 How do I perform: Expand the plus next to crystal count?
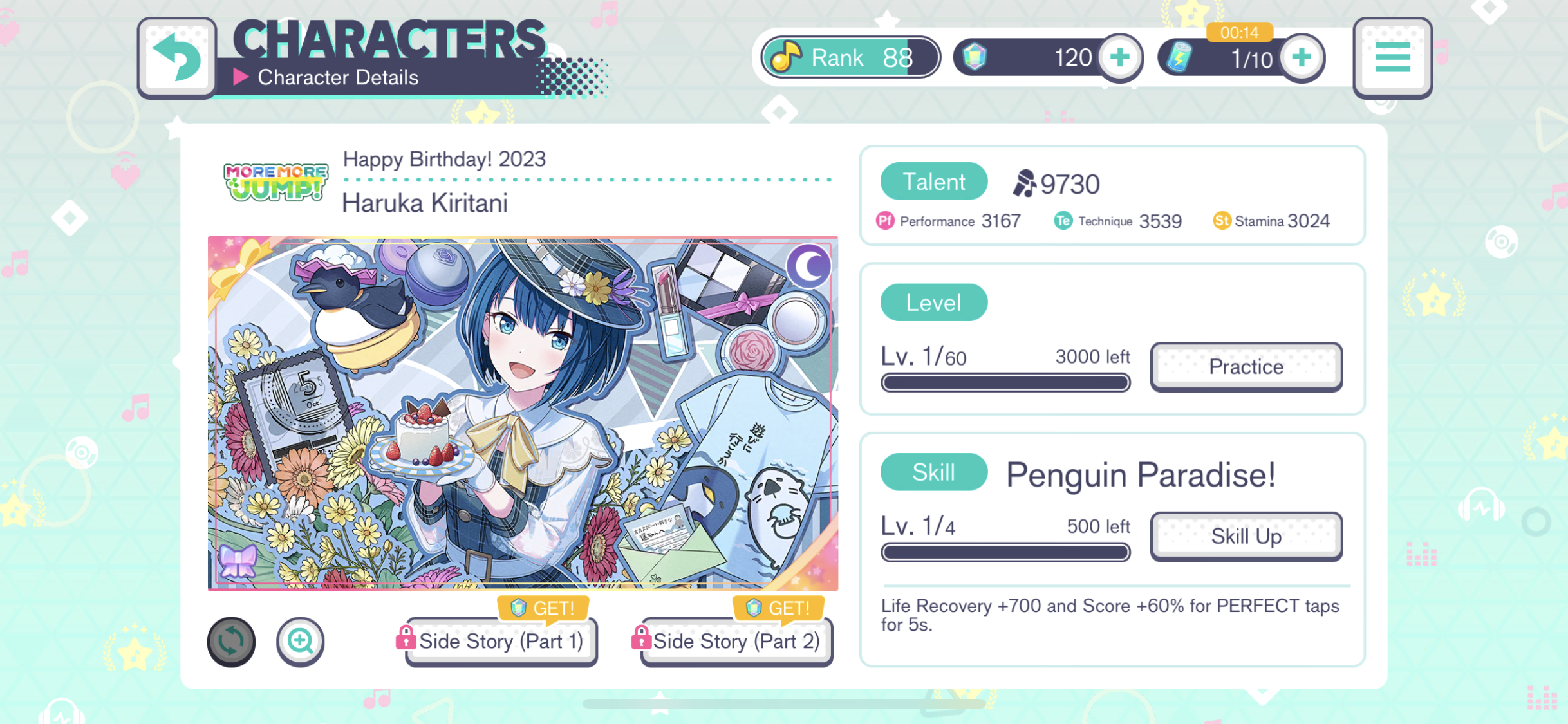click(1121, 57)
